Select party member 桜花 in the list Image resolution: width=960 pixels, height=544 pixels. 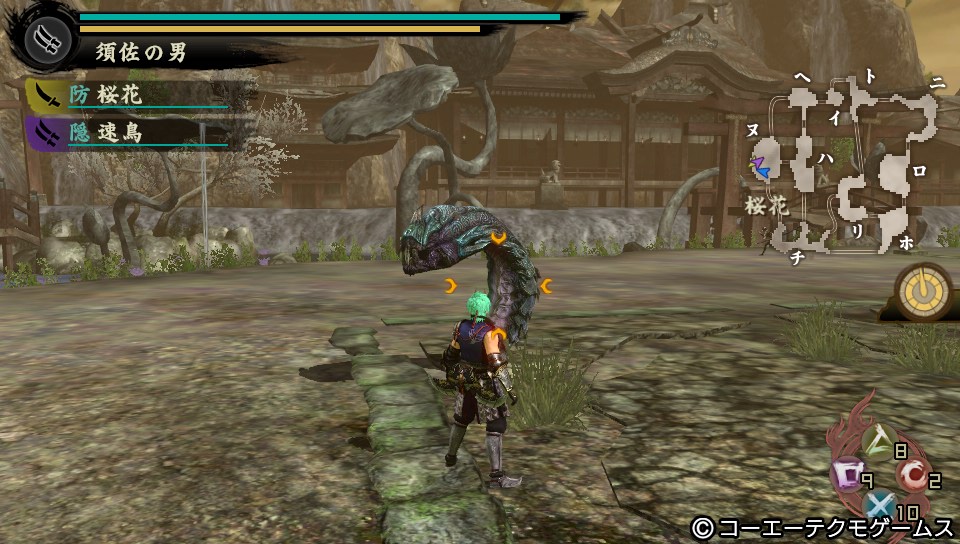tap(120, 96)
